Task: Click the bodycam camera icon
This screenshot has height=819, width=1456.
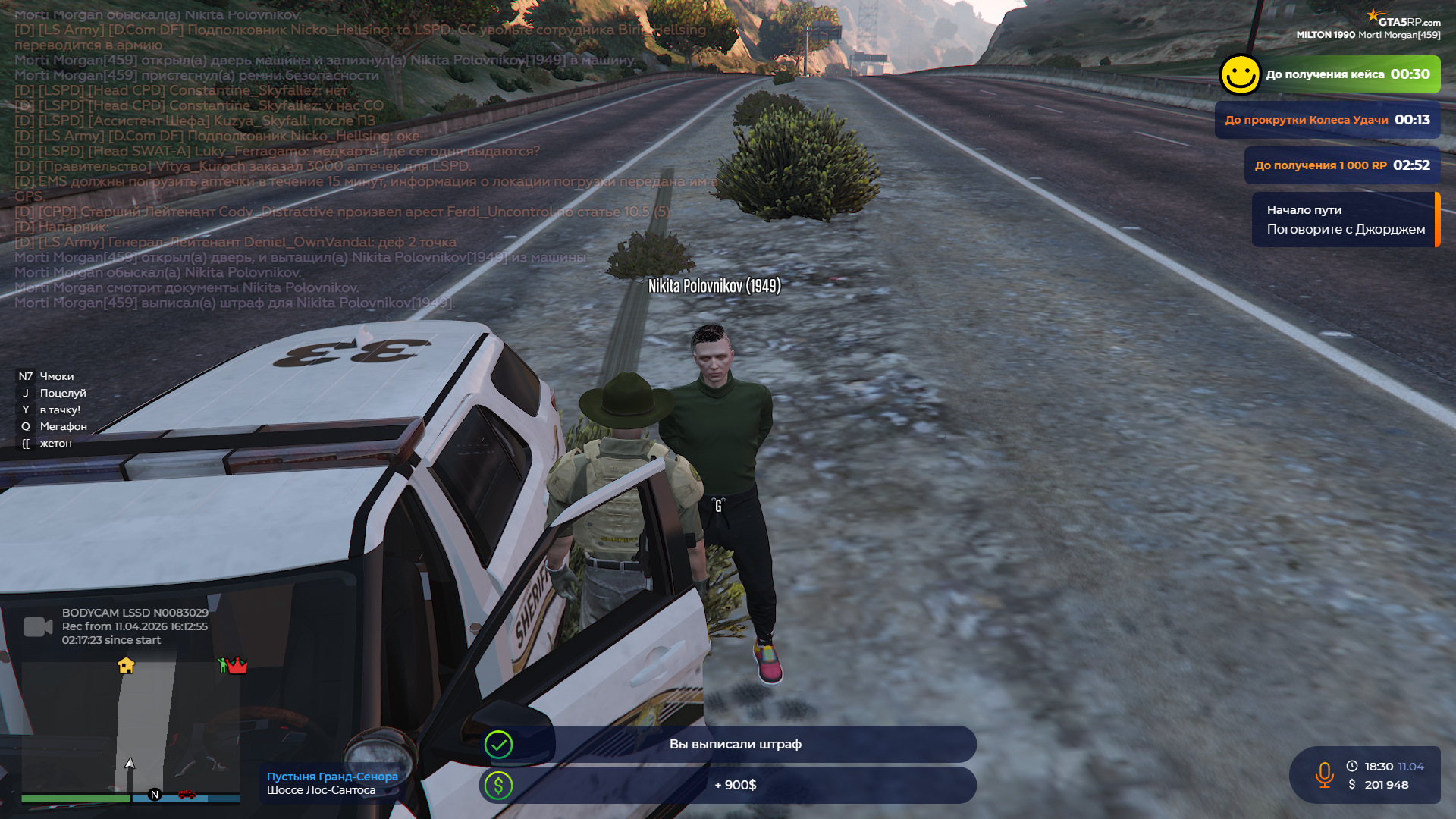Action: tap(38, 626)
